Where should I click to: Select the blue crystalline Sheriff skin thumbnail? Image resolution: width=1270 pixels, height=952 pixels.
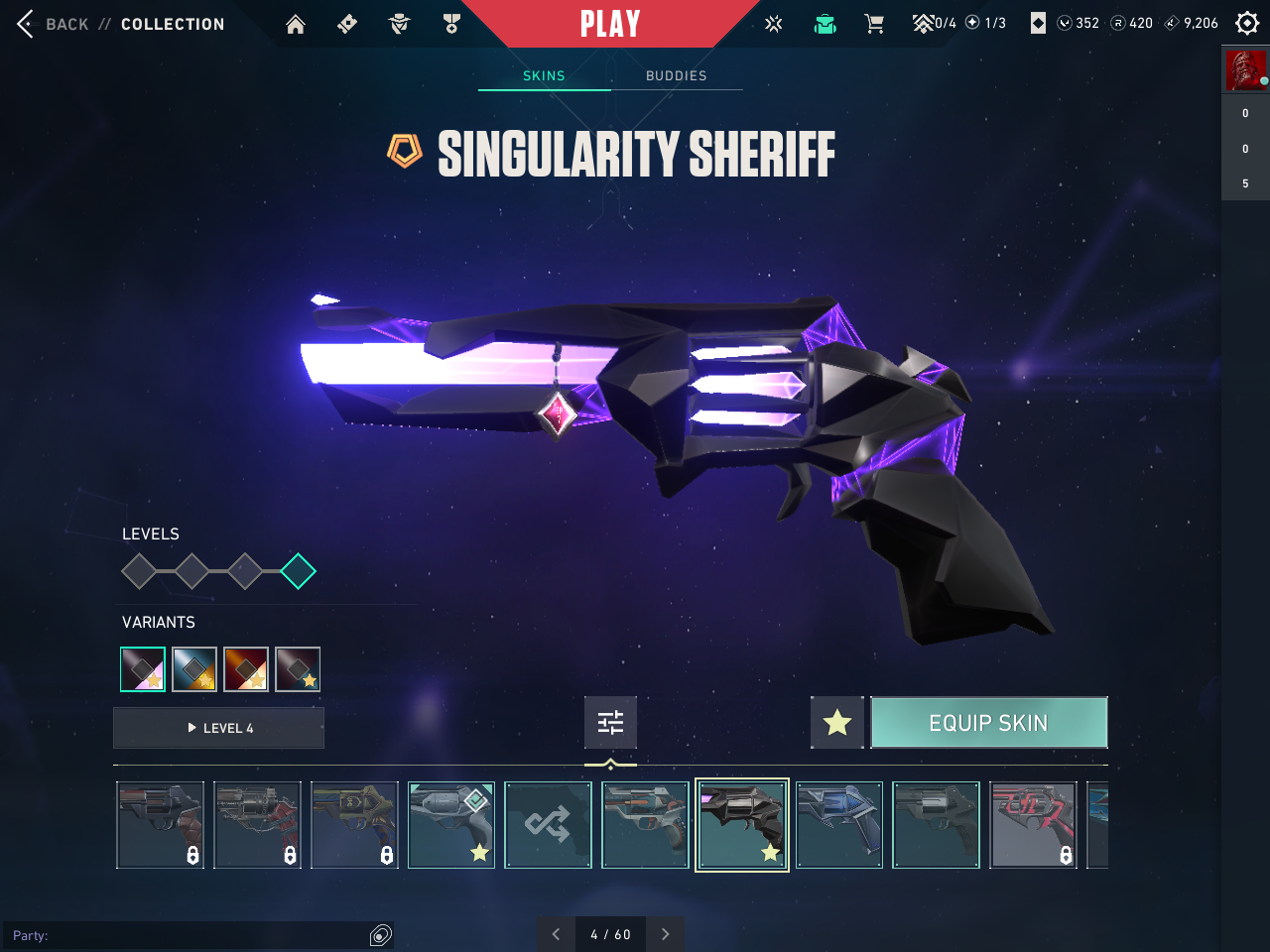838,825
